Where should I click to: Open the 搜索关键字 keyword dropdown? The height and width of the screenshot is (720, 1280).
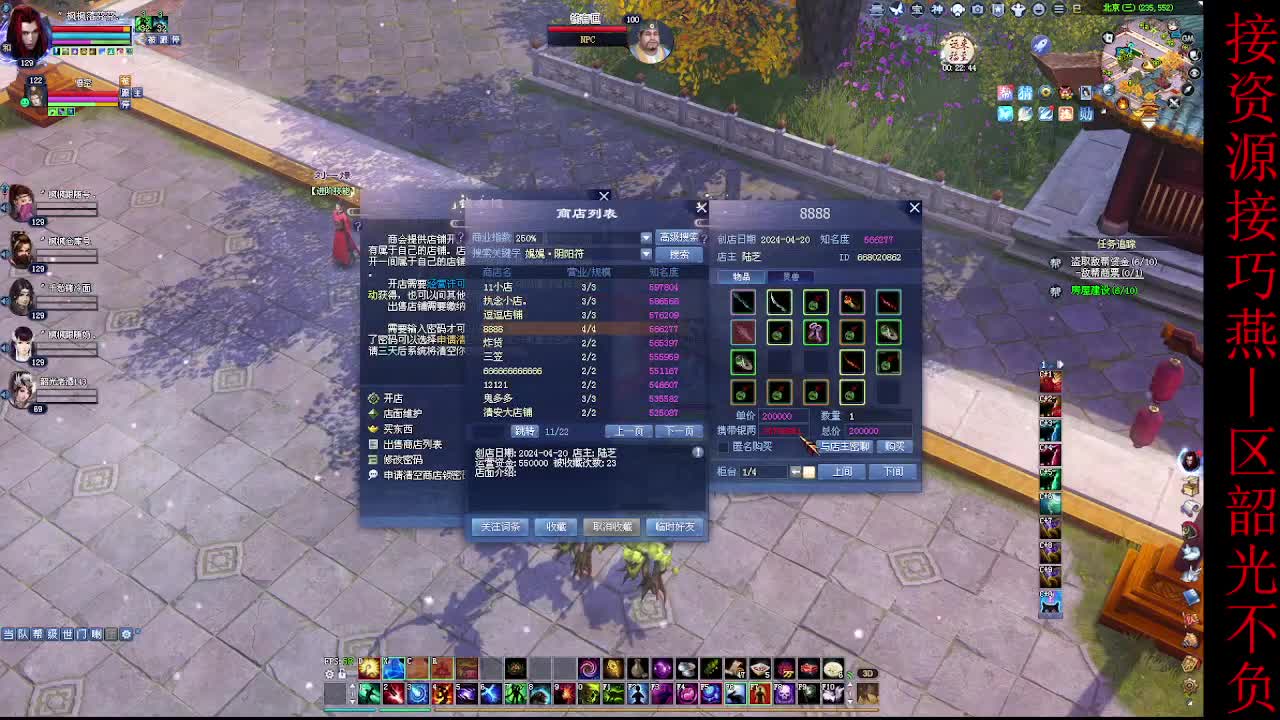645,253
